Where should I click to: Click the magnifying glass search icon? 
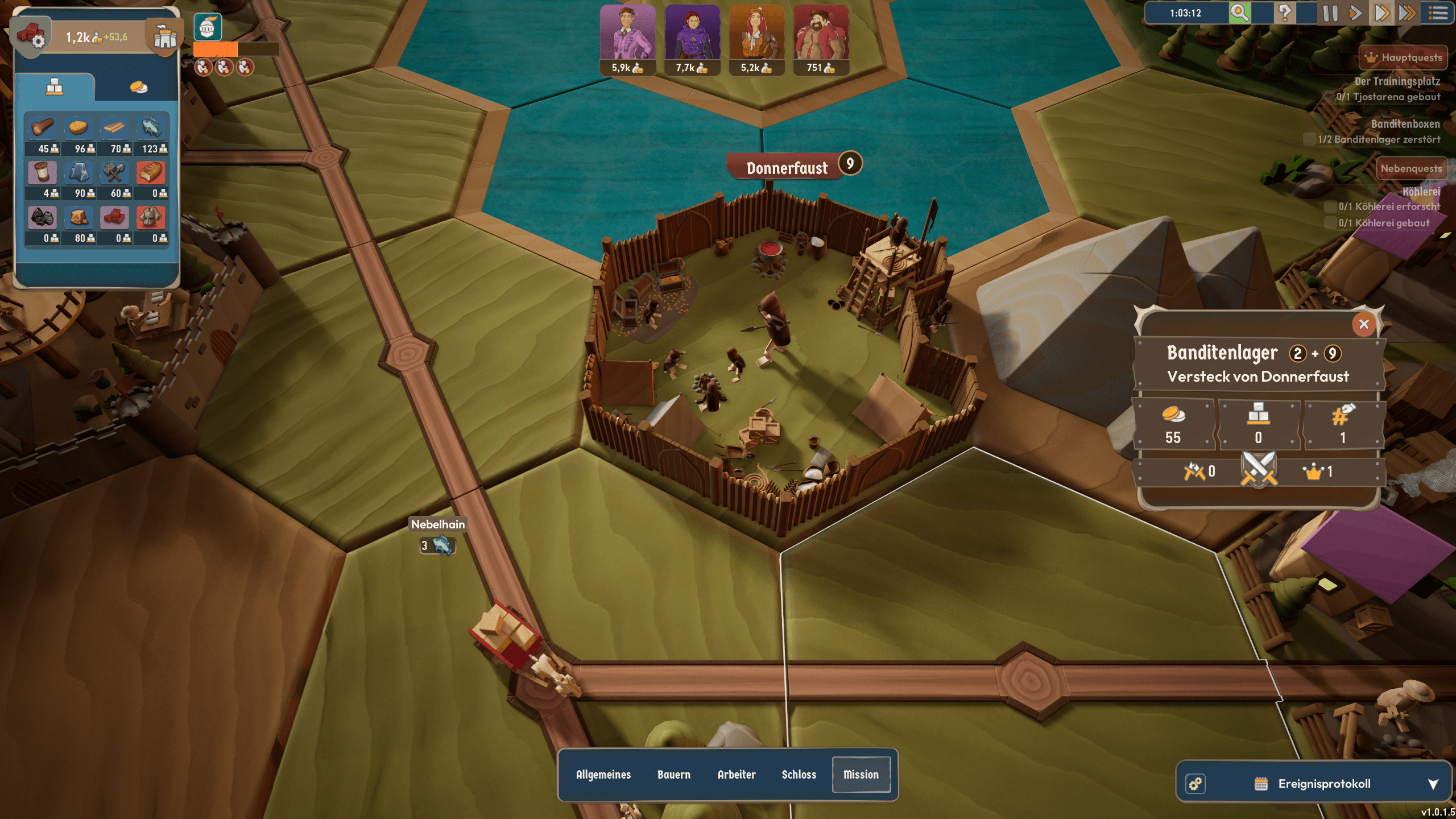coord(1240,13)
